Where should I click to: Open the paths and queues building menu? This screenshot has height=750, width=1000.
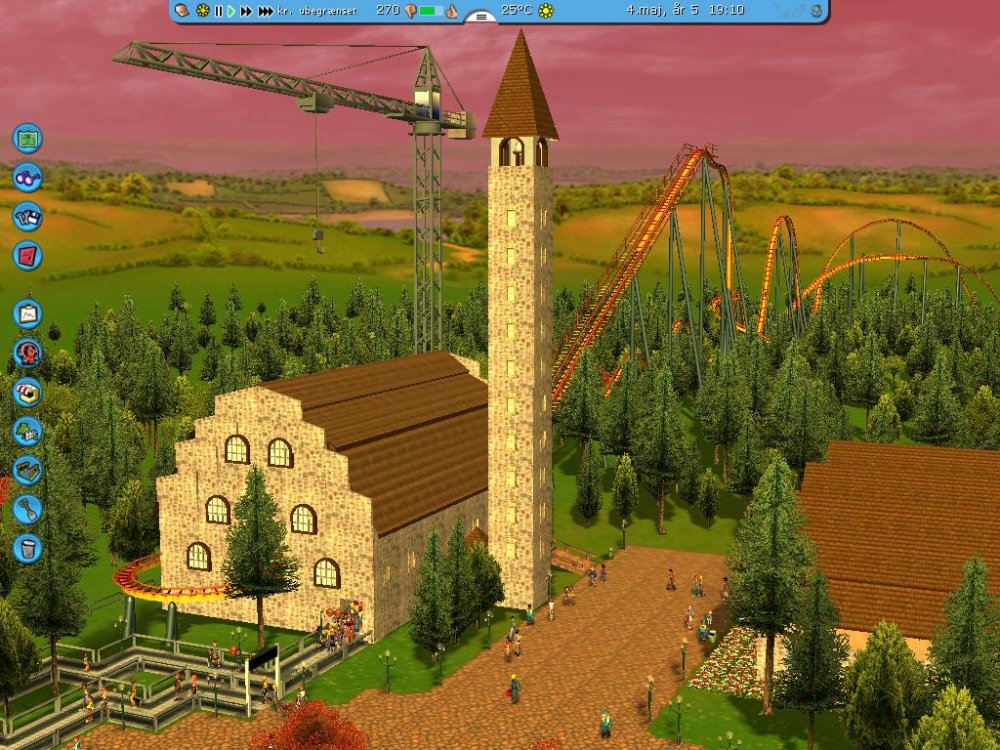coord(28,470)
